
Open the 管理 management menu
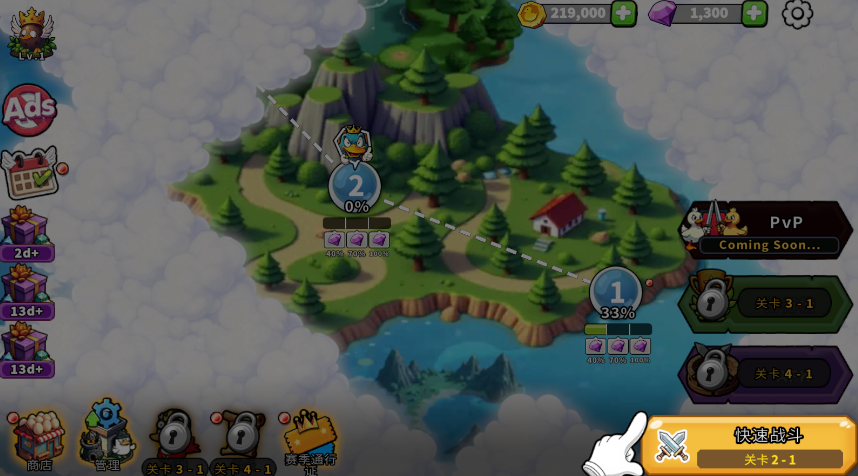click(x=106, y=436)
